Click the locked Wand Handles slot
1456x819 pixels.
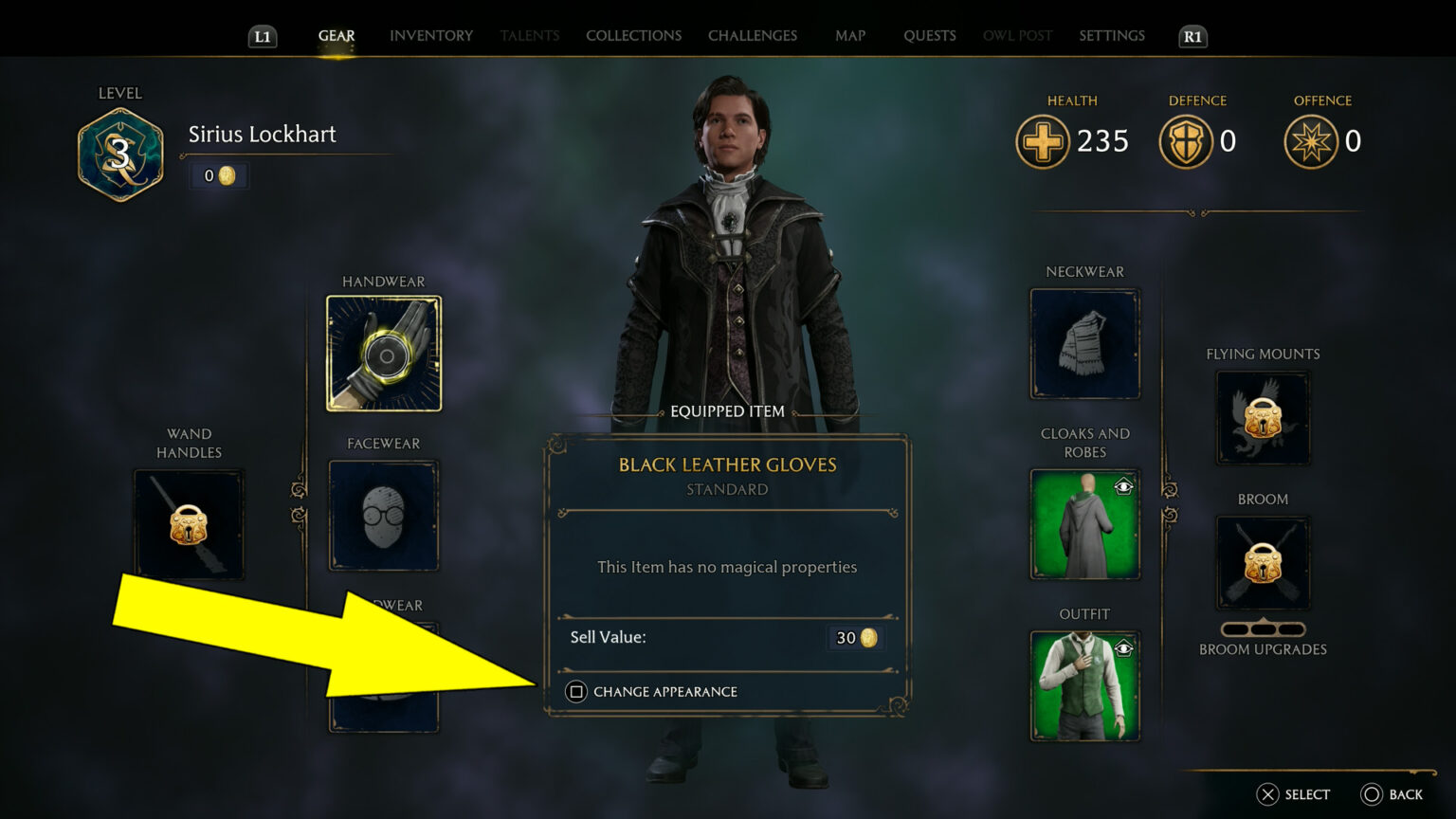tap(189, 523)
